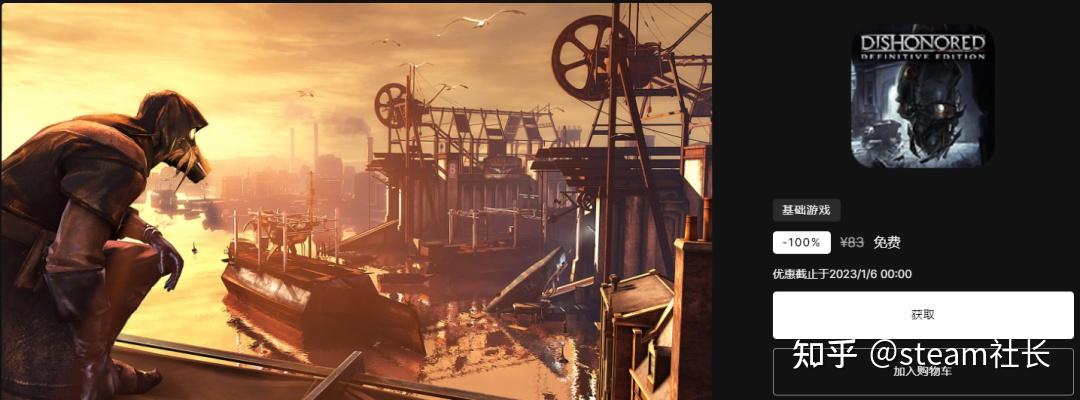Click the white 获取 (Get) button
This screenshot has width=1080, height=400.
922,315
